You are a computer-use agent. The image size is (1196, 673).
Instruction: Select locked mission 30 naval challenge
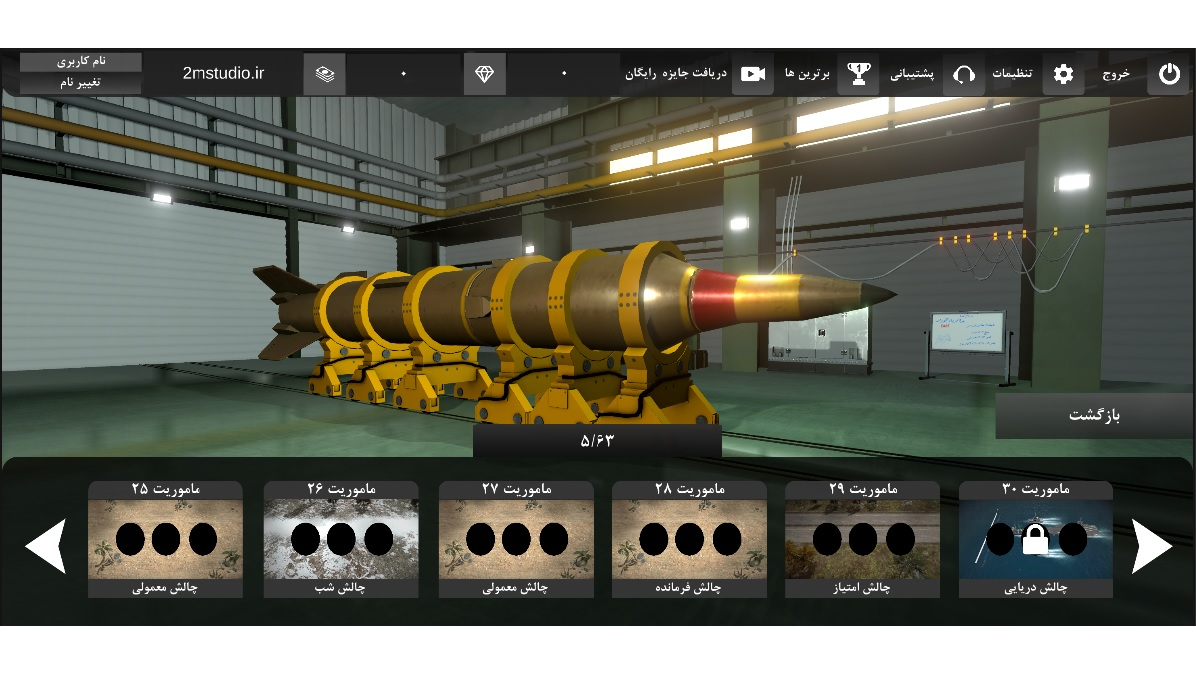1036,540
